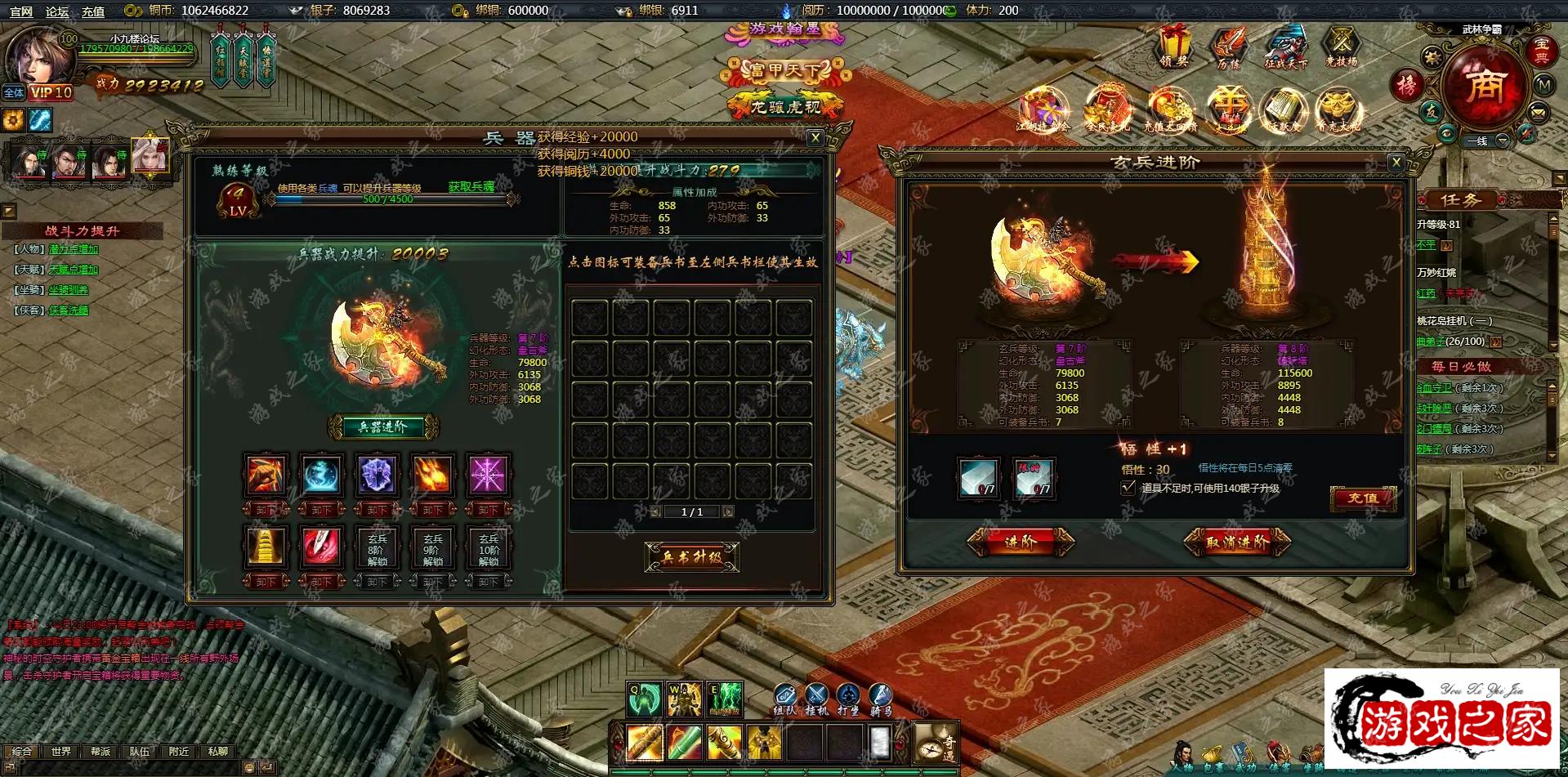Select the 帮派 chat tab
The height and width of the screenshot is (777, 1568).
pyautogui.click(x=100, y=751)
